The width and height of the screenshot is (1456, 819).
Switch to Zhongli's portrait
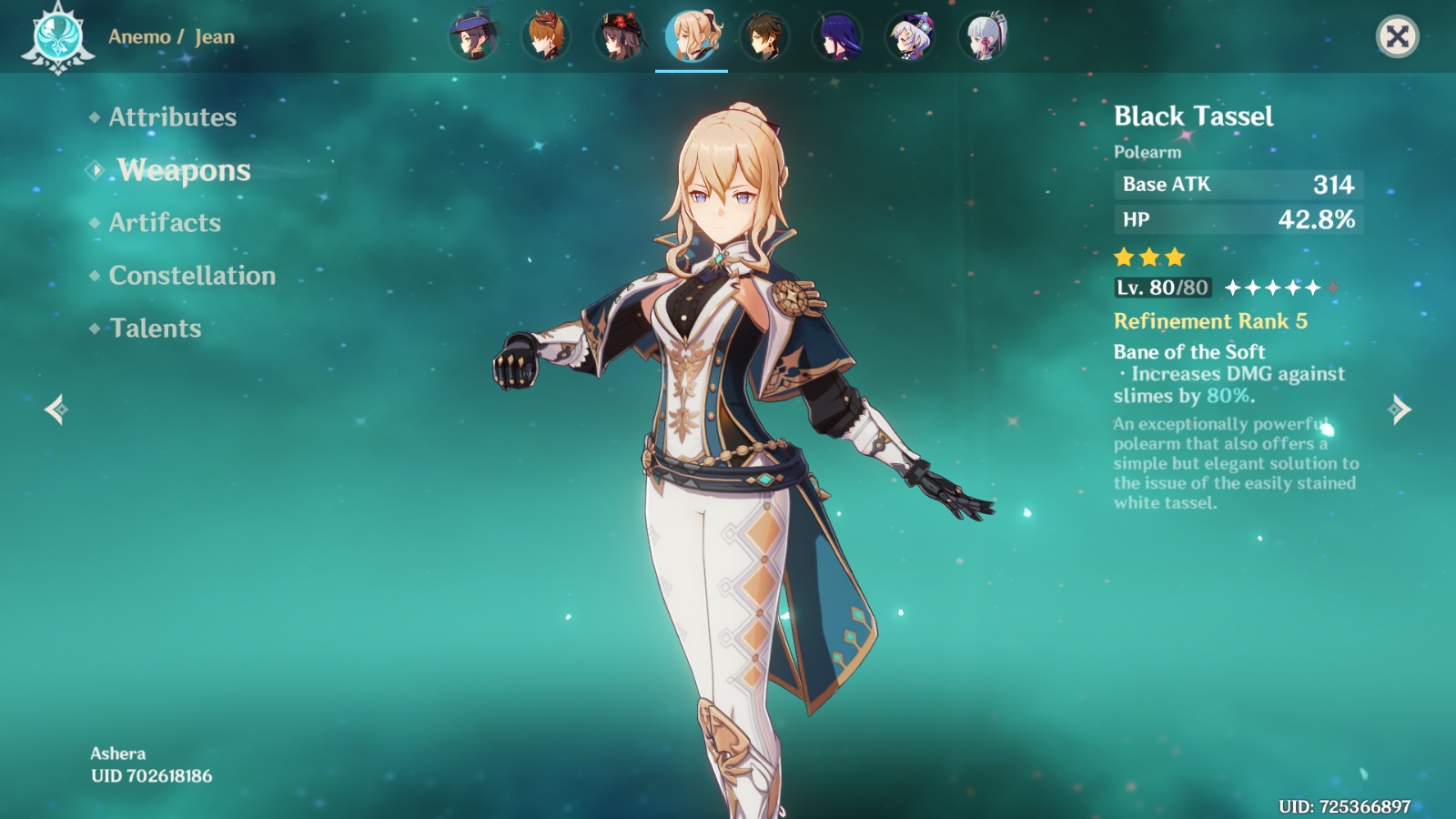[764, 37]
